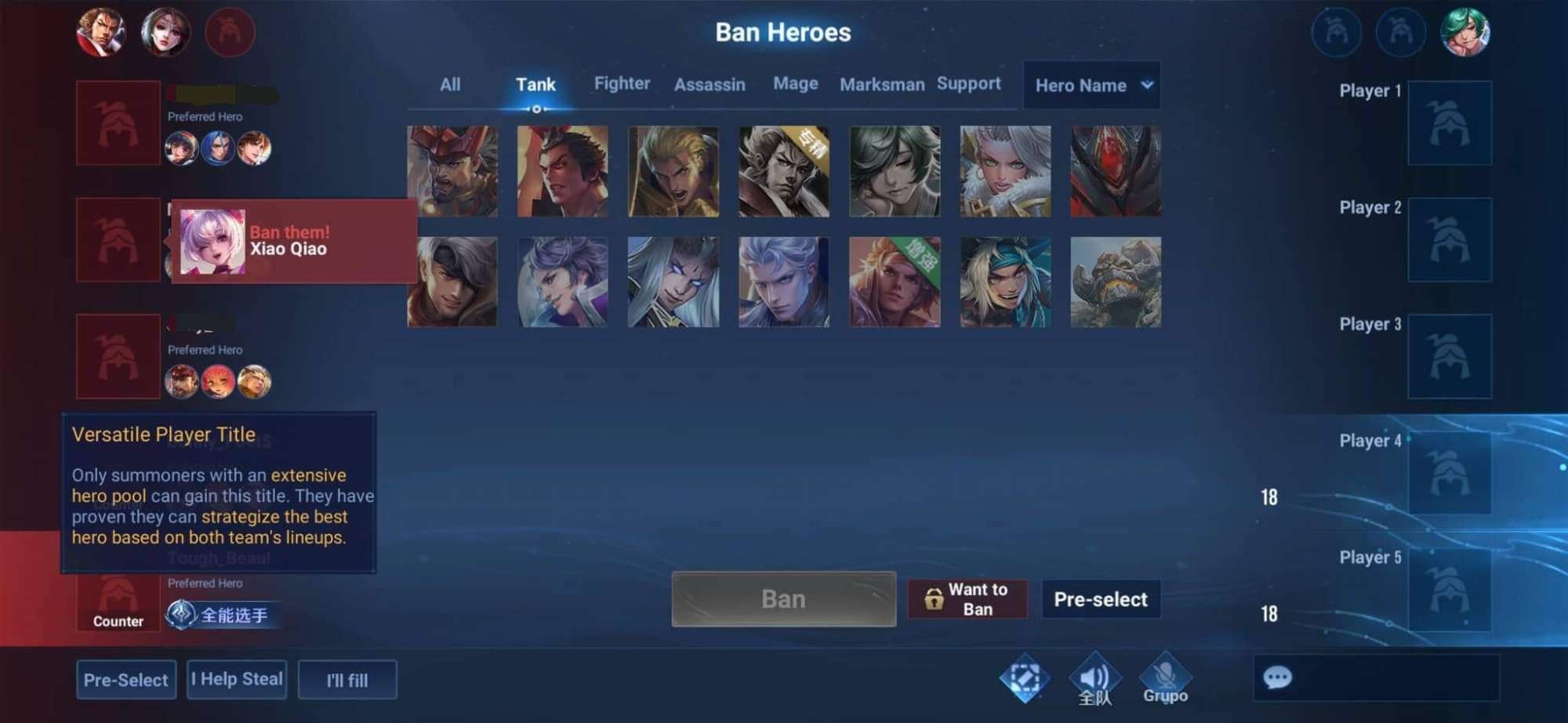Send the Pre-Select quick message
The image size is (1568, 723).
click(x=126, y=680)
